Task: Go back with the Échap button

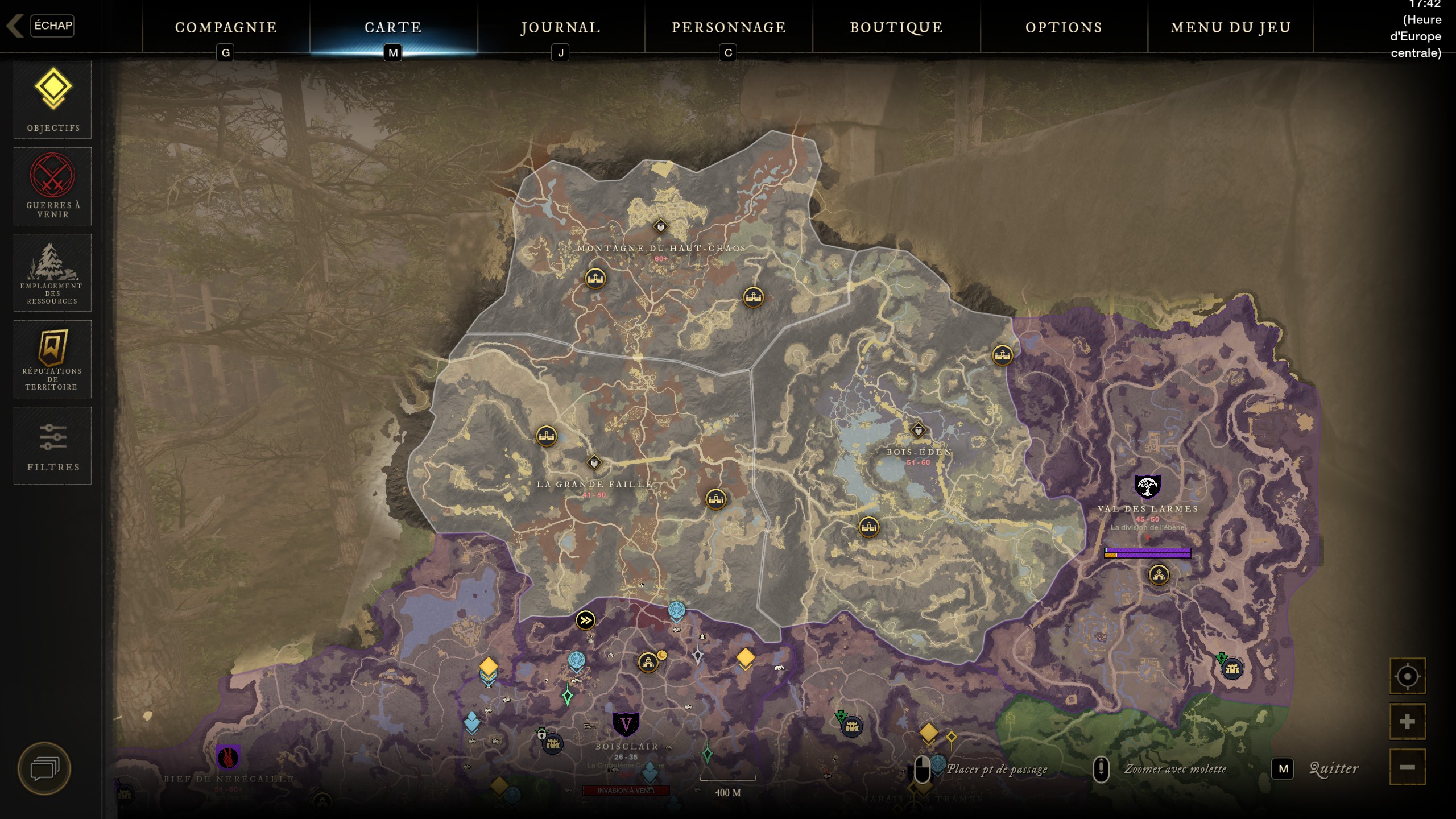Action: click(51, 26)
